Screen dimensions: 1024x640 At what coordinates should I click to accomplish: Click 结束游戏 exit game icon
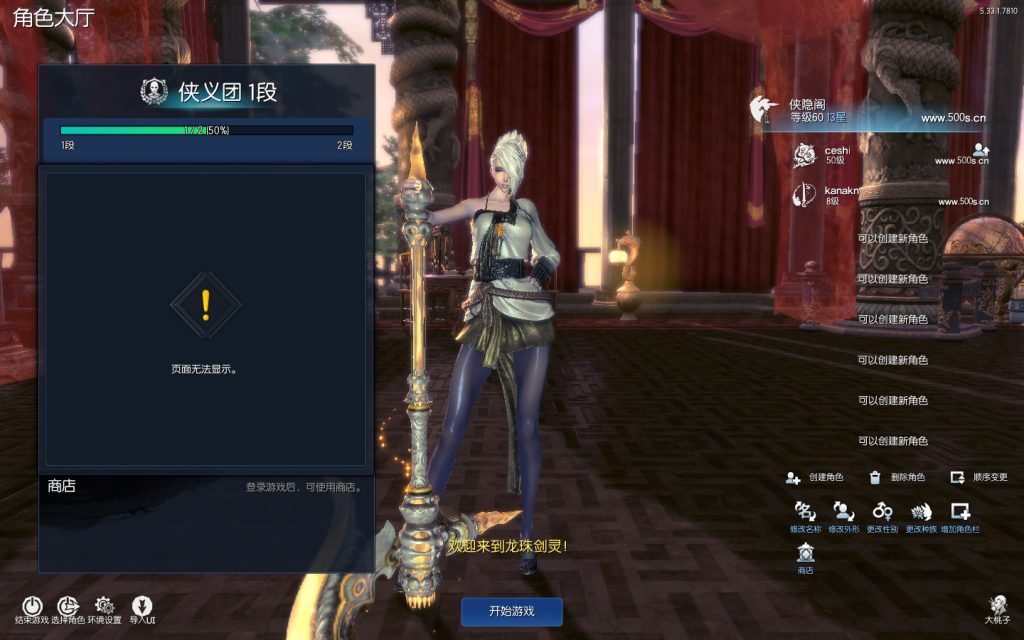[33, 606]
